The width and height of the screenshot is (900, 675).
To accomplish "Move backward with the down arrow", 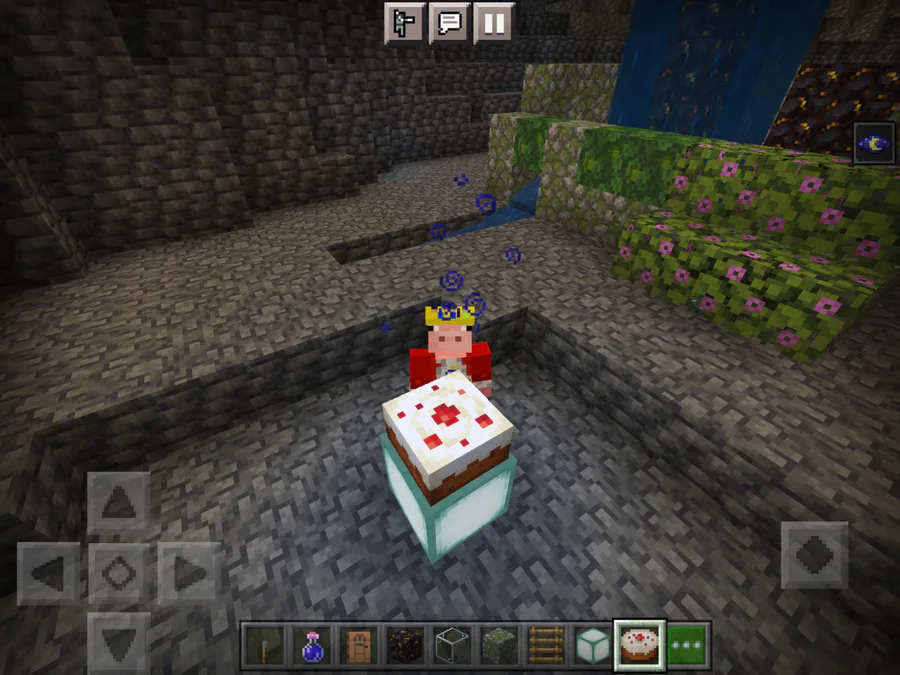I will 118,640.
